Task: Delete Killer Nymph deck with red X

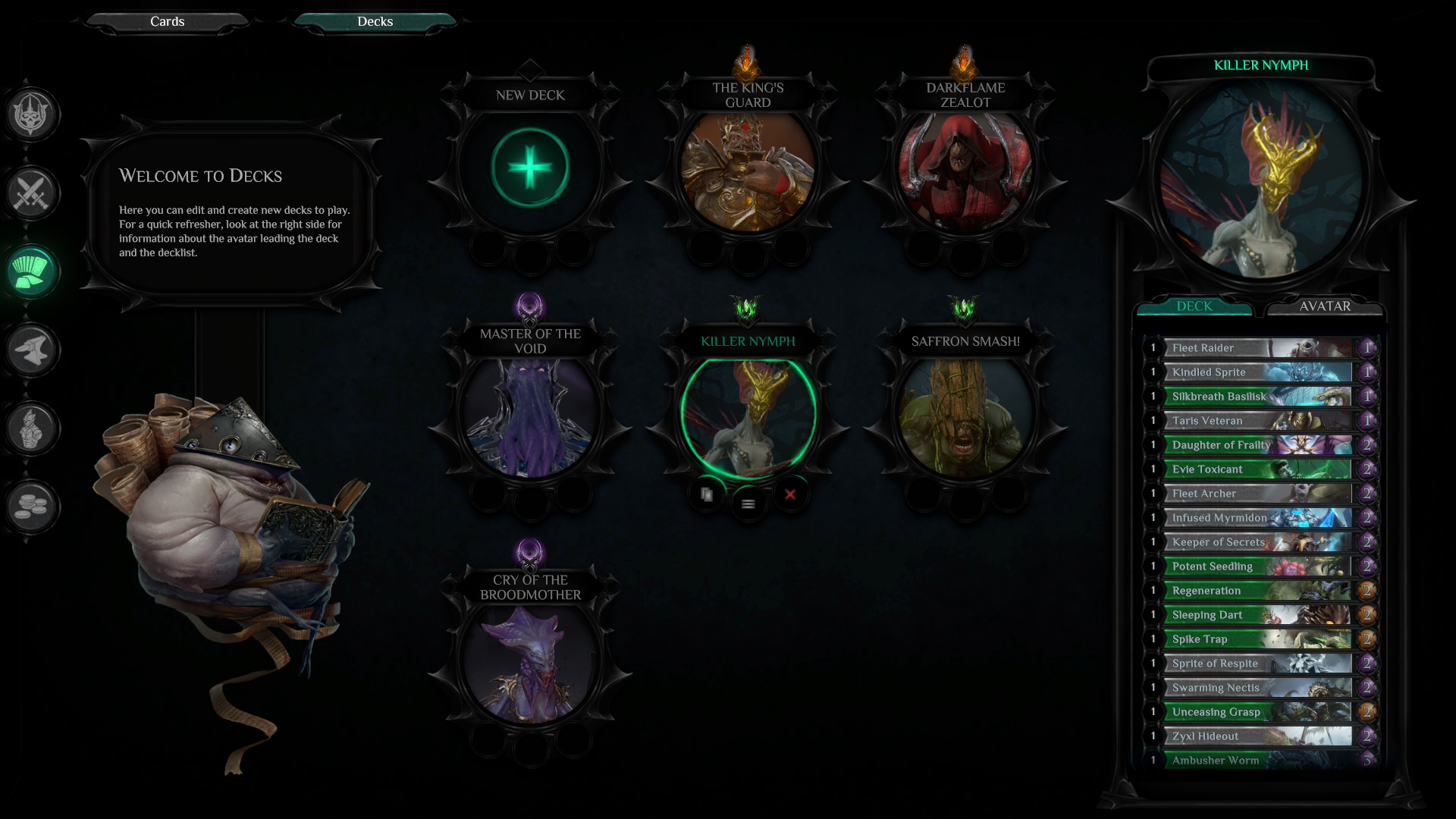Action: [x=790, y=494]
